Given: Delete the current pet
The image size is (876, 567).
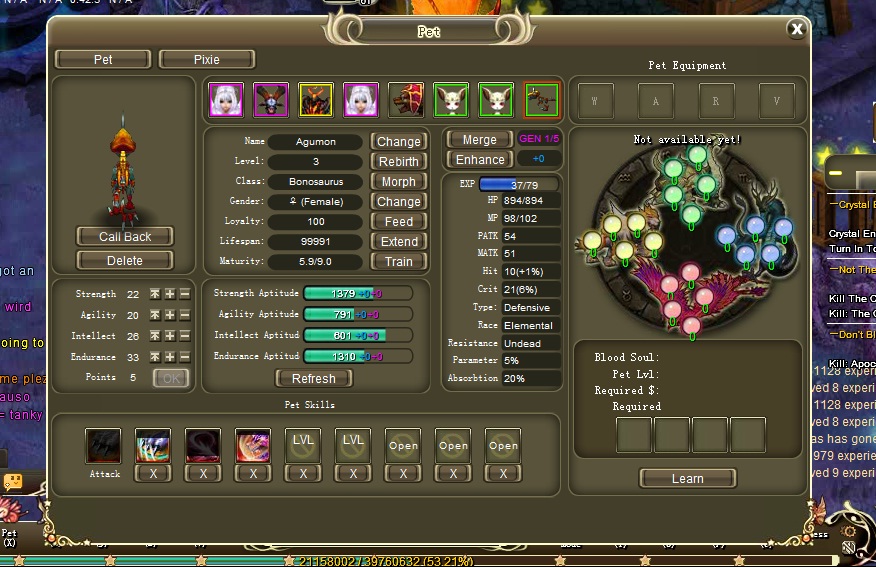Looking at the screenshot, I should 124,261.
